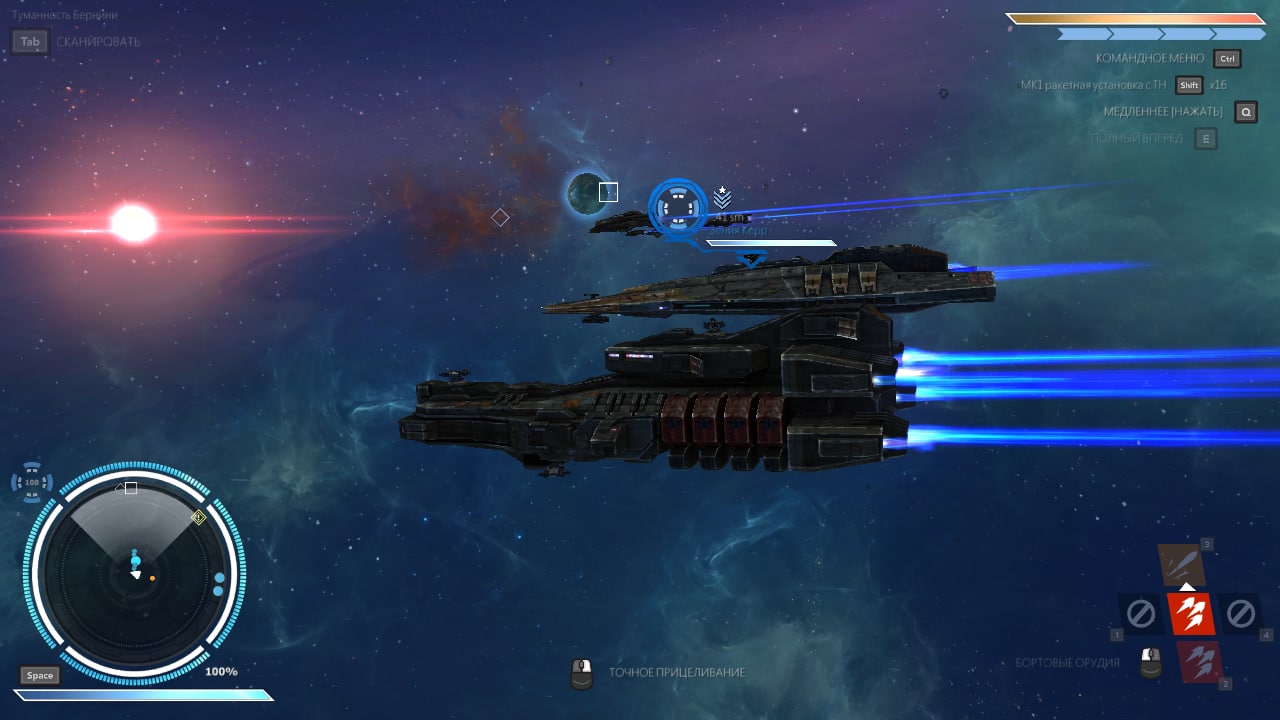Screen dimensions: 1280x720
Task: Choose the dark red weapon slot 2
Action: tap(1198, 661)
